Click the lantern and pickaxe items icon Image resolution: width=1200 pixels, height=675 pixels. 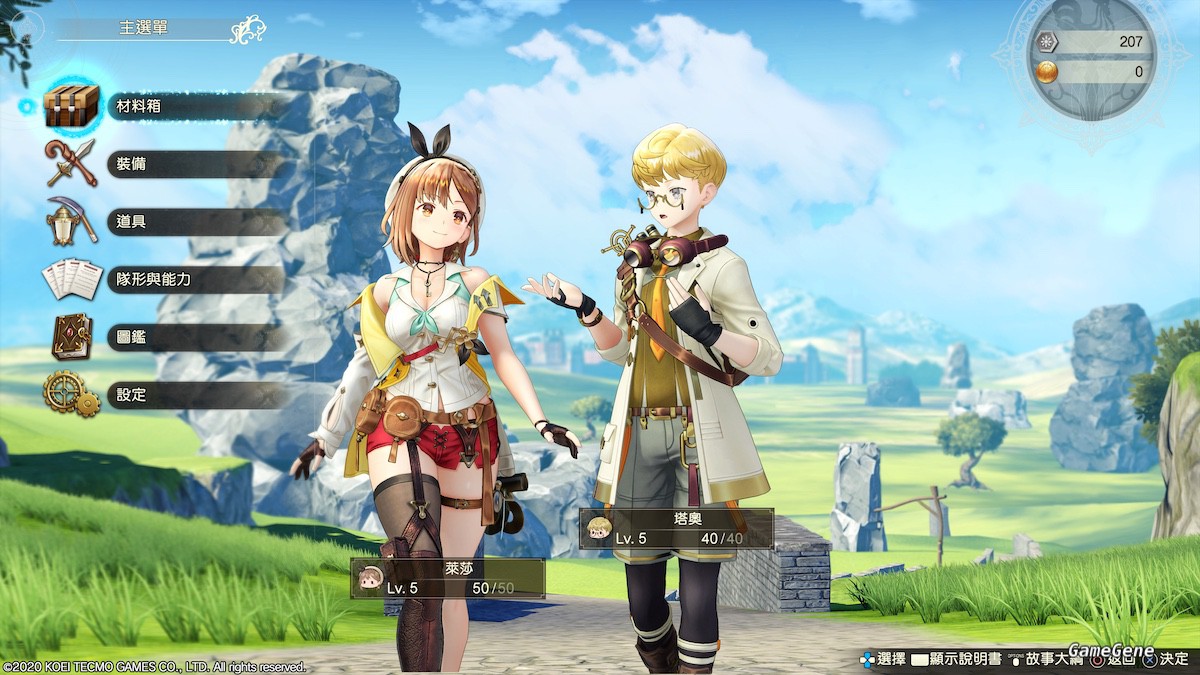[72, 221]
